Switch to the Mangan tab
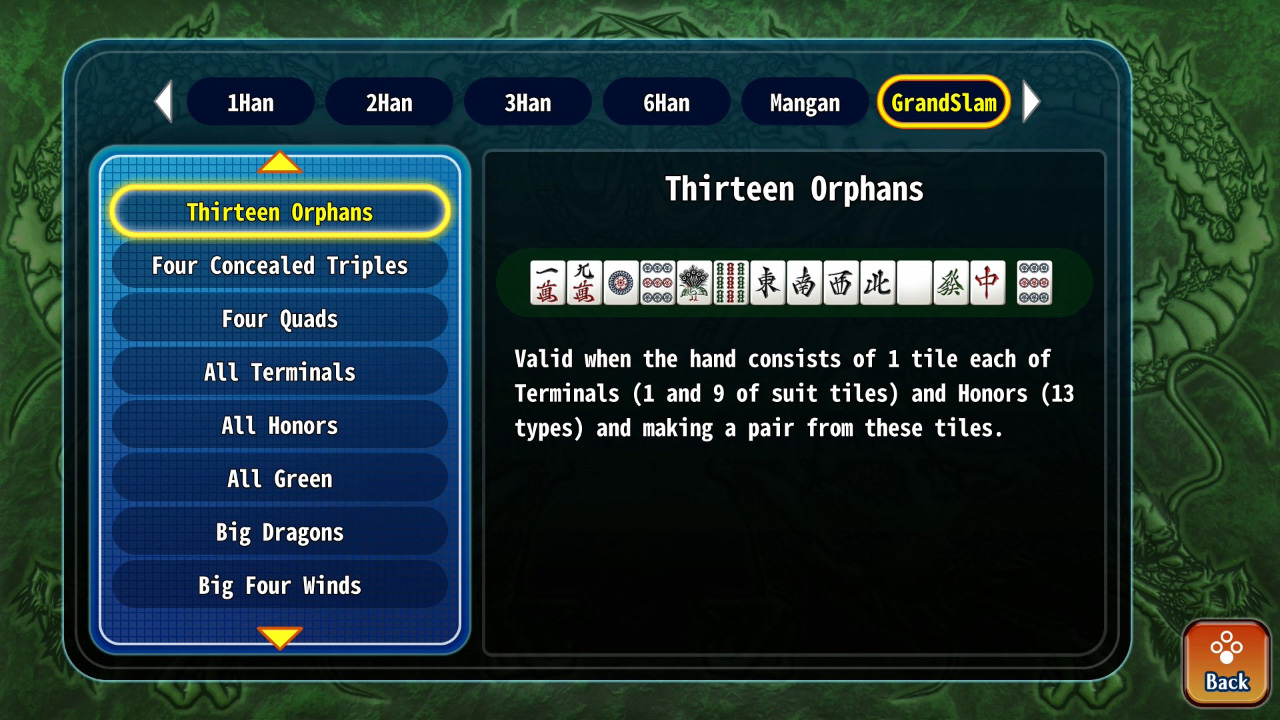1280x720 pixels. 804,101
